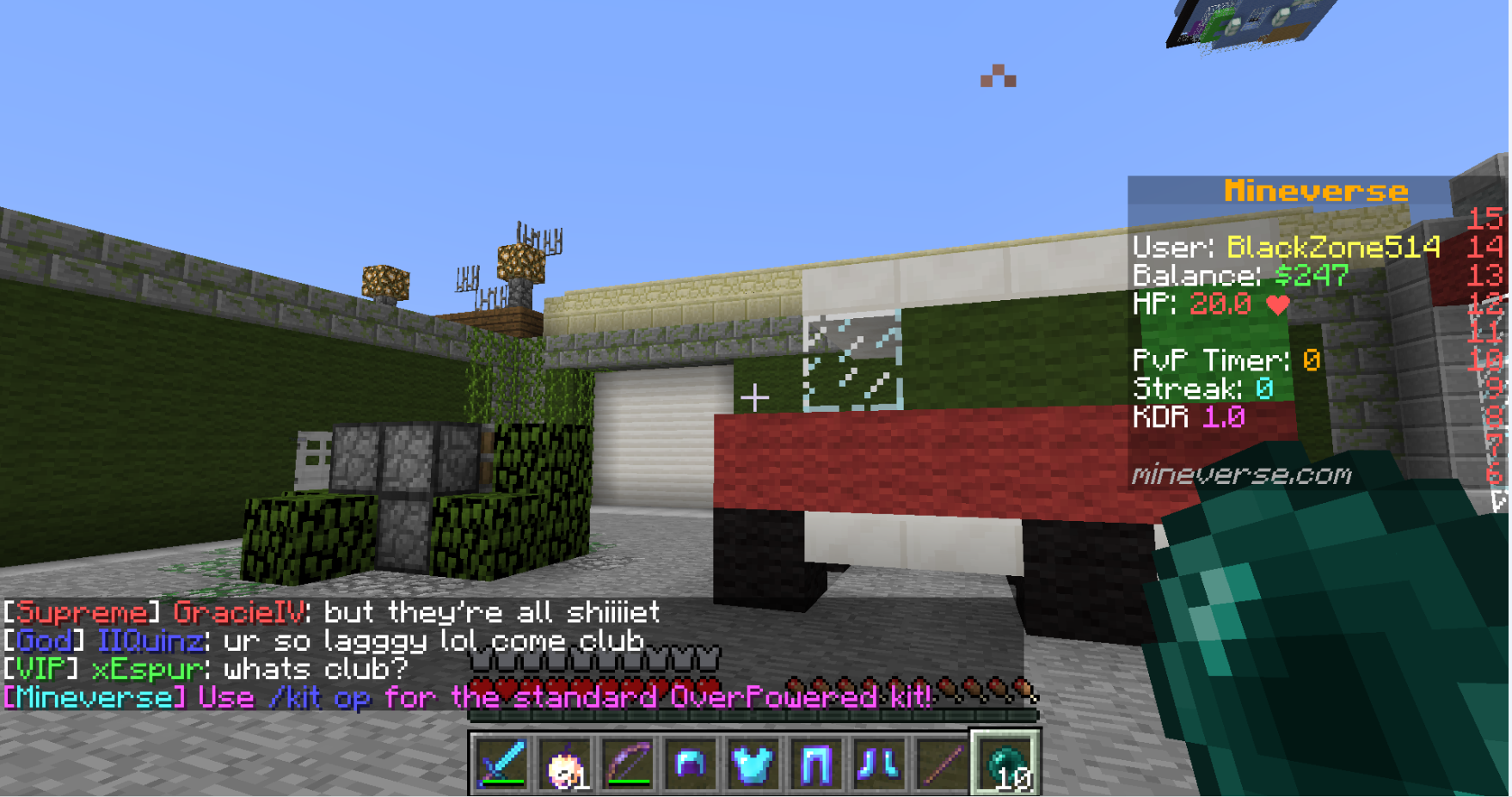Select the diamond helmet hotbar slot
The width and height of the screenshot is (1512, 797).
click(x=691, y=763)
